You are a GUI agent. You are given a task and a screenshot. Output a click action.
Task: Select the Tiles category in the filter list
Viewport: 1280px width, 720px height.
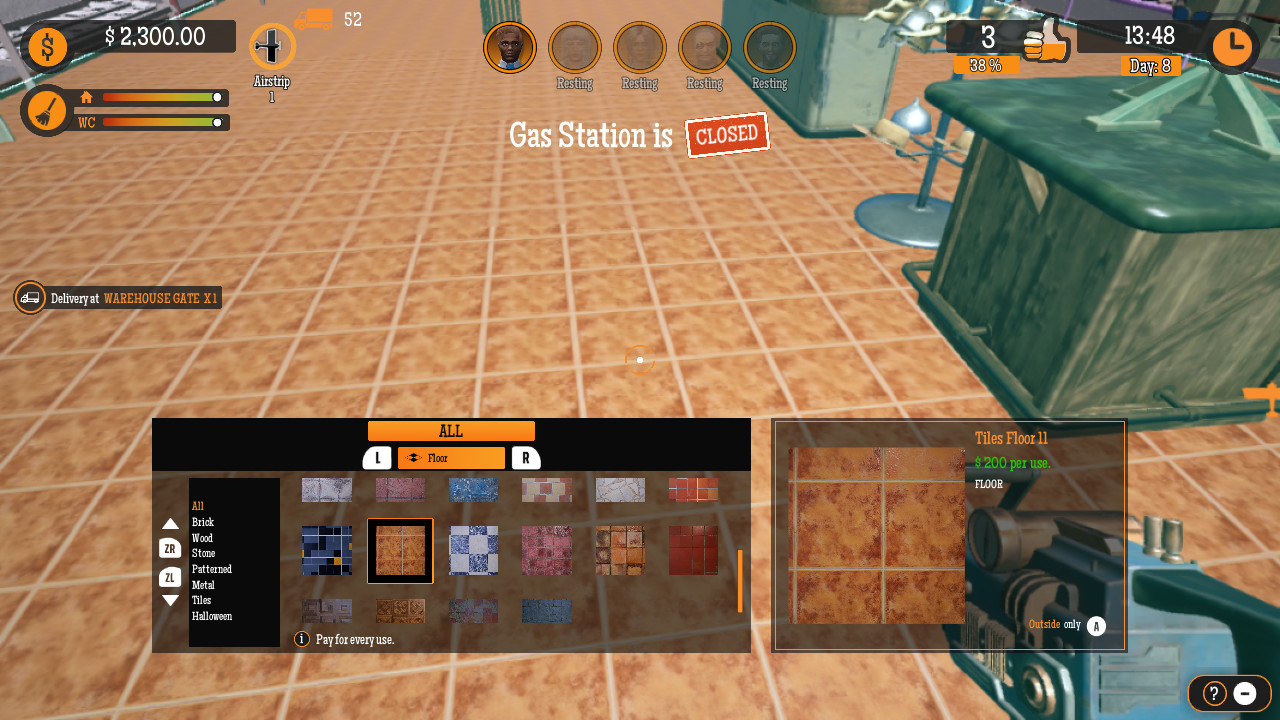[203, 600]
